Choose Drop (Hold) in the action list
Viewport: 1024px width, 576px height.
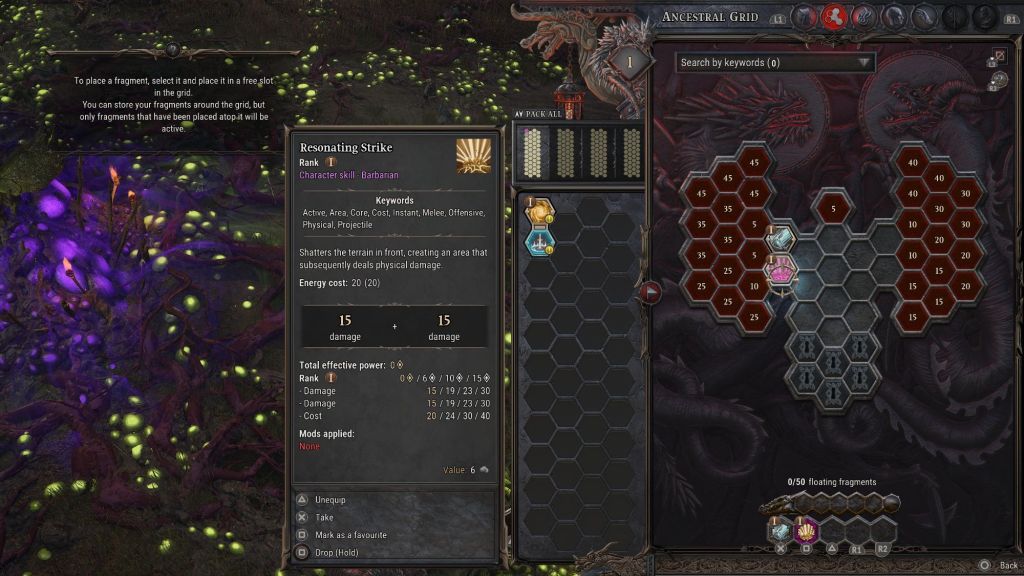[338, 552]
